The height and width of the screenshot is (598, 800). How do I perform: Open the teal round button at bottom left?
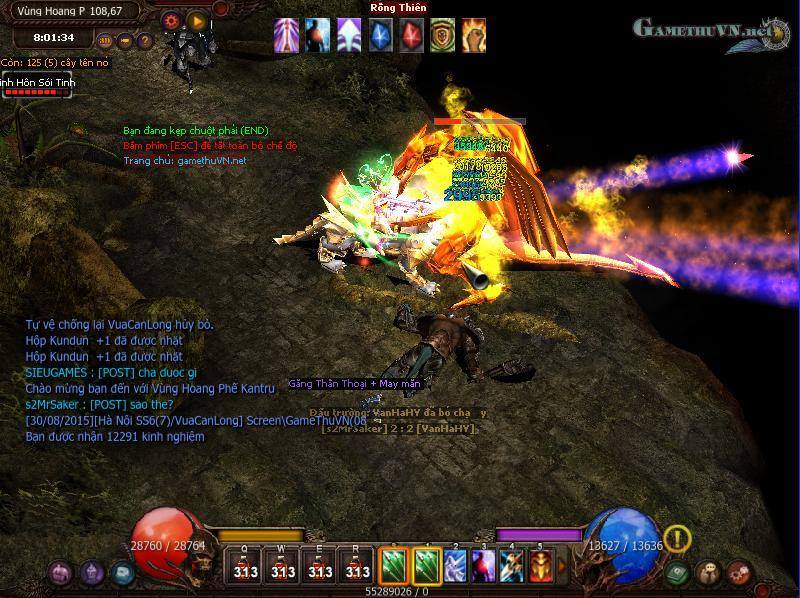tap(123, 573)
